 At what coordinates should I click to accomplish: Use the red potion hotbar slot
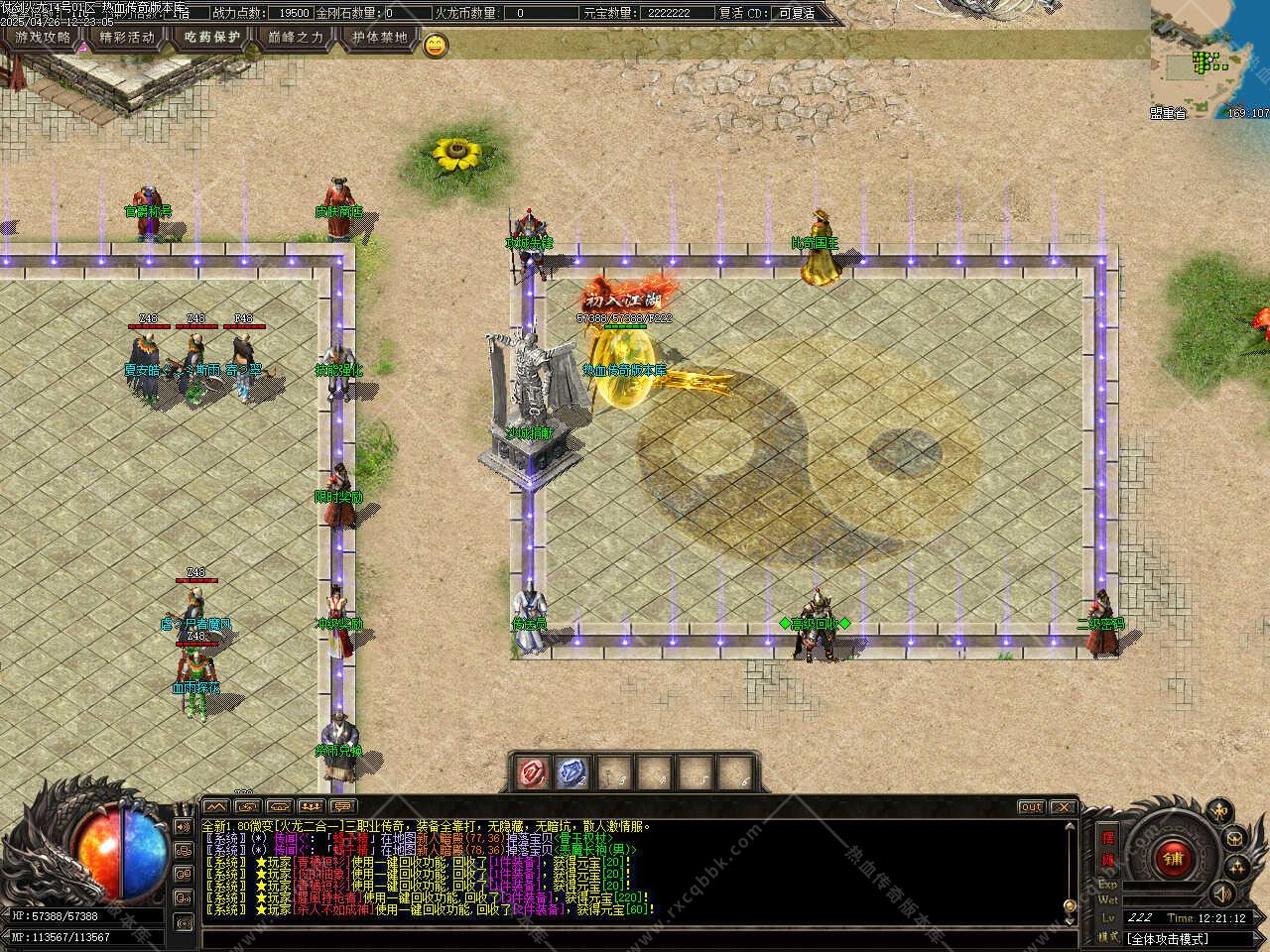click(533, 772)
